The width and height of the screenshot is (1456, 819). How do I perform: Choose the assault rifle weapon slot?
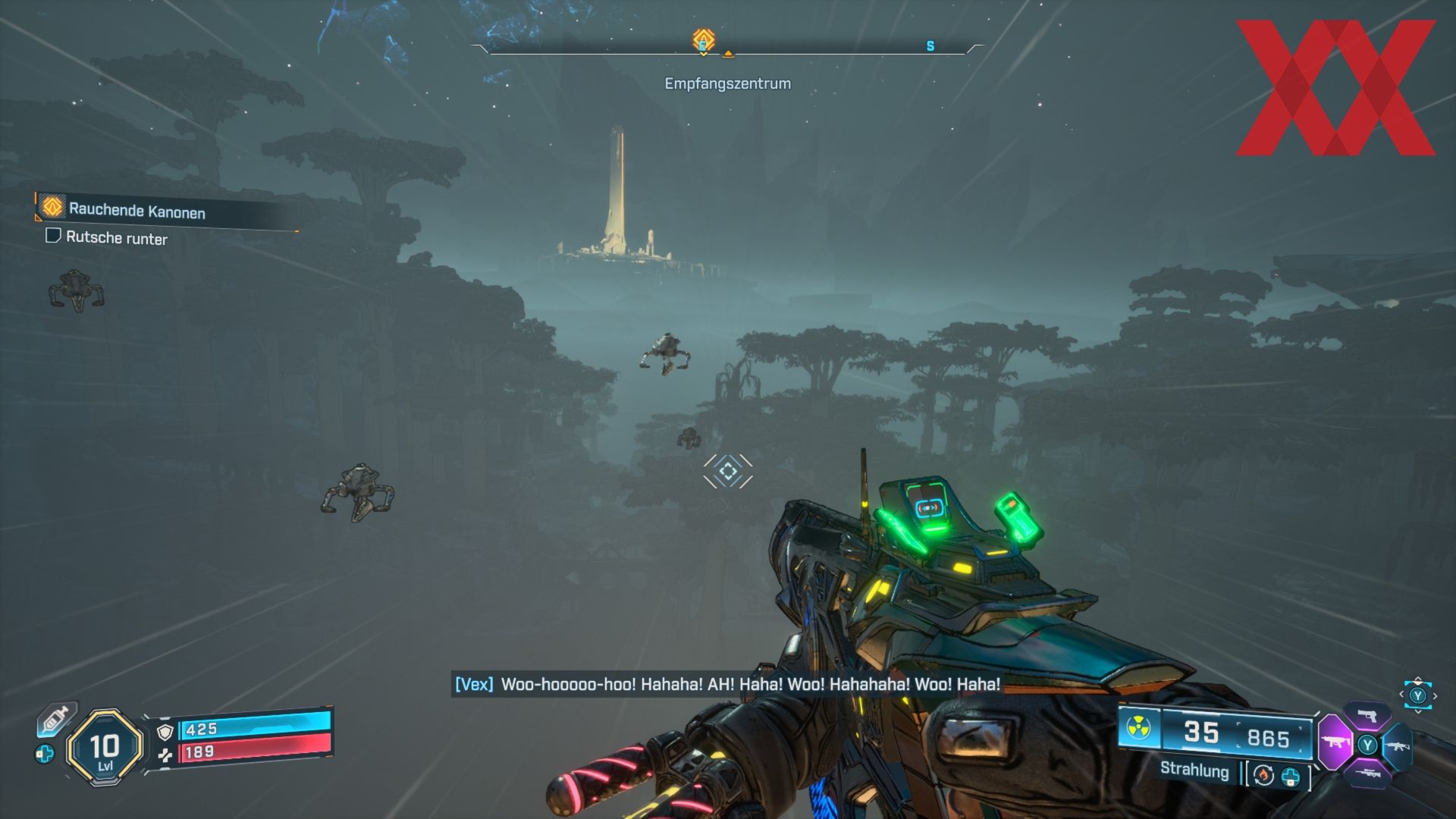(x=1397, y=745)
